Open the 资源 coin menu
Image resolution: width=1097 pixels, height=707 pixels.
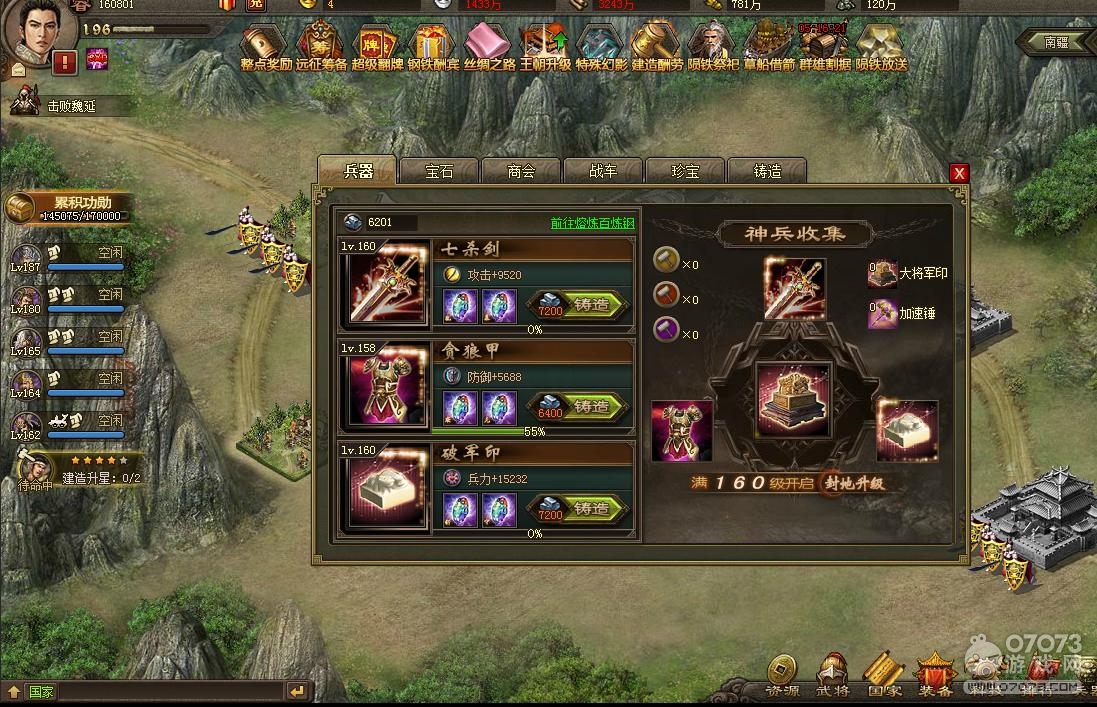point(782,674)
